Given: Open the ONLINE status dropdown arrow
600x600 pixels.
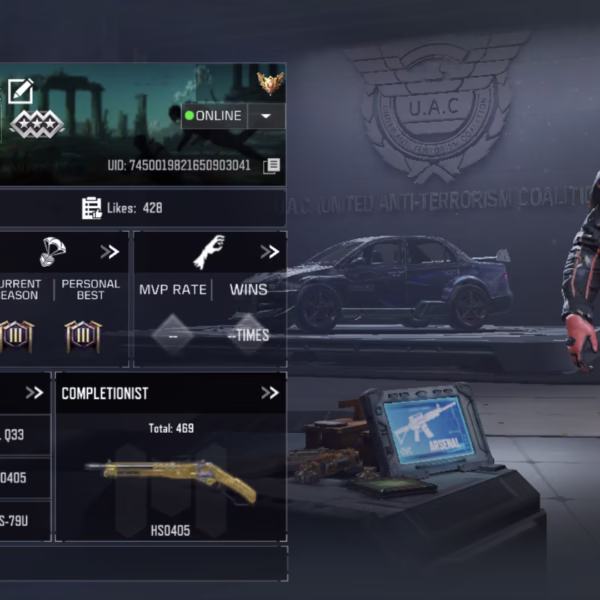Looking at the screenshot, I should [265, 116].
